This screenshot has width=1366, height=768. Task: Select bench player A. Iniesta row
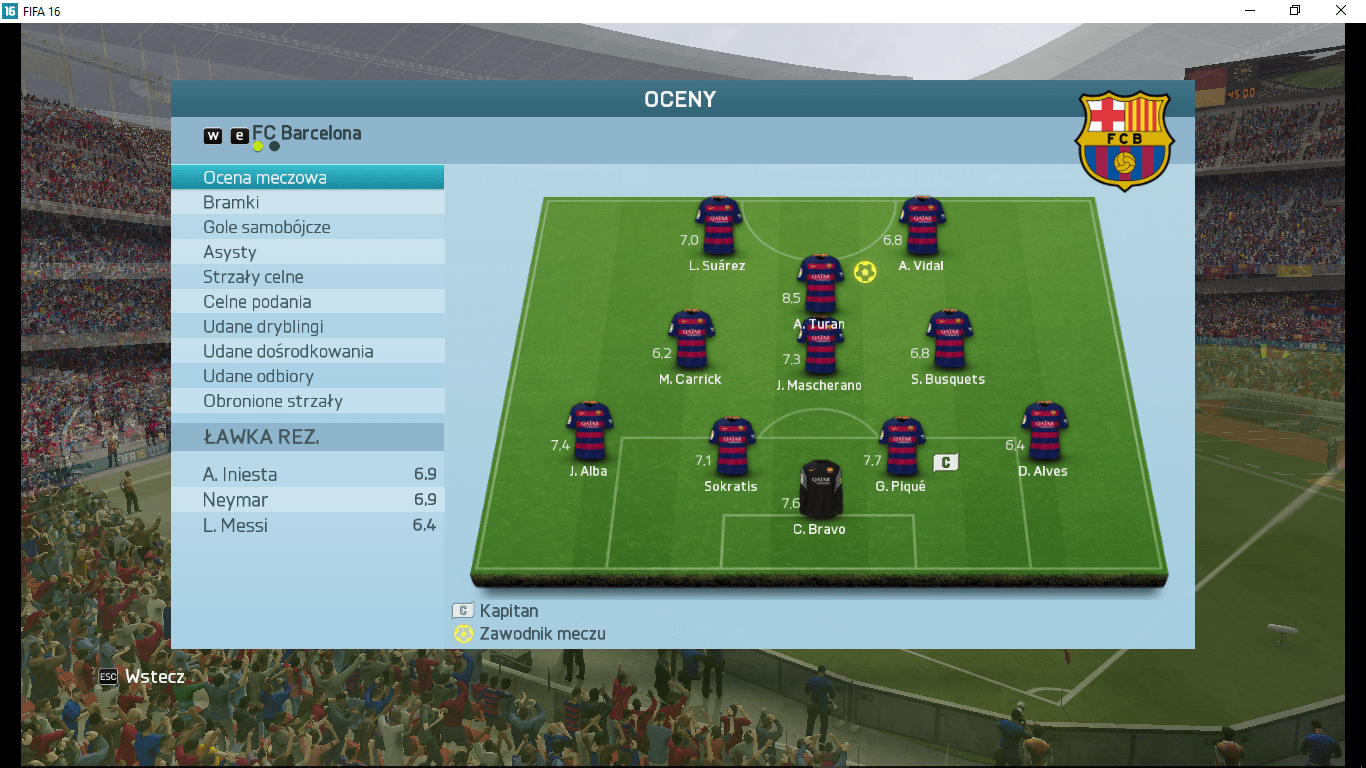(x=307, y=475)
